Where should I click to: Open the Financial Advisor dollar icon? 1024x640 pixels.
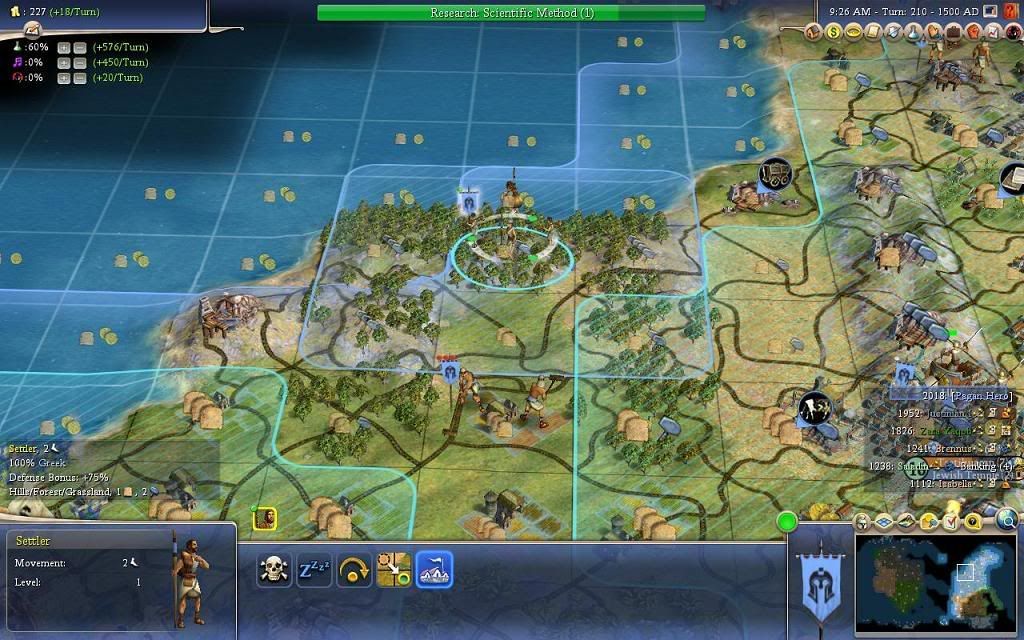click(833, 31)
